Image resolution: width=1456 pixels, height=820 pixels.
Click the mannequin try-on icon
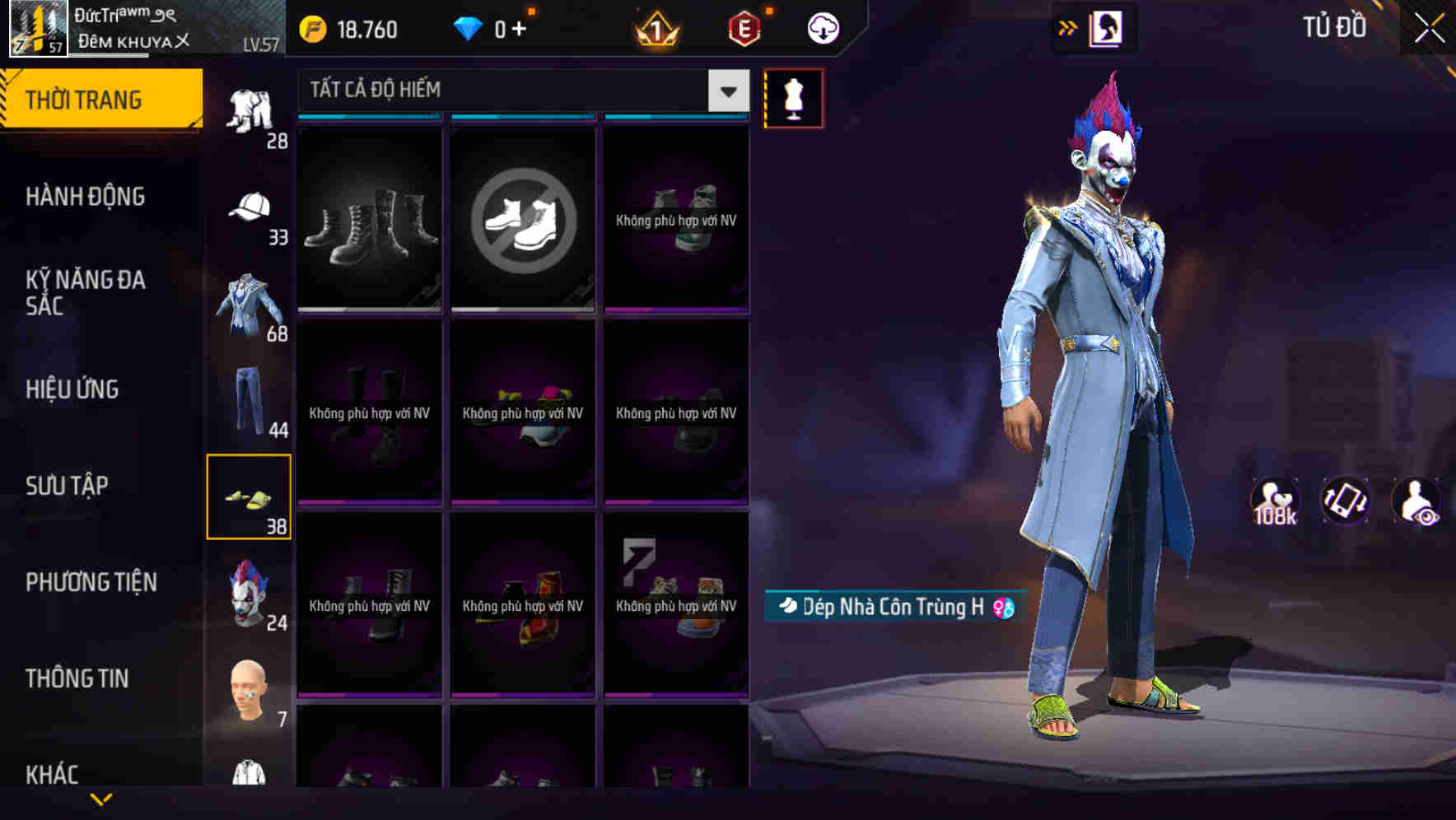coord(793,97)
